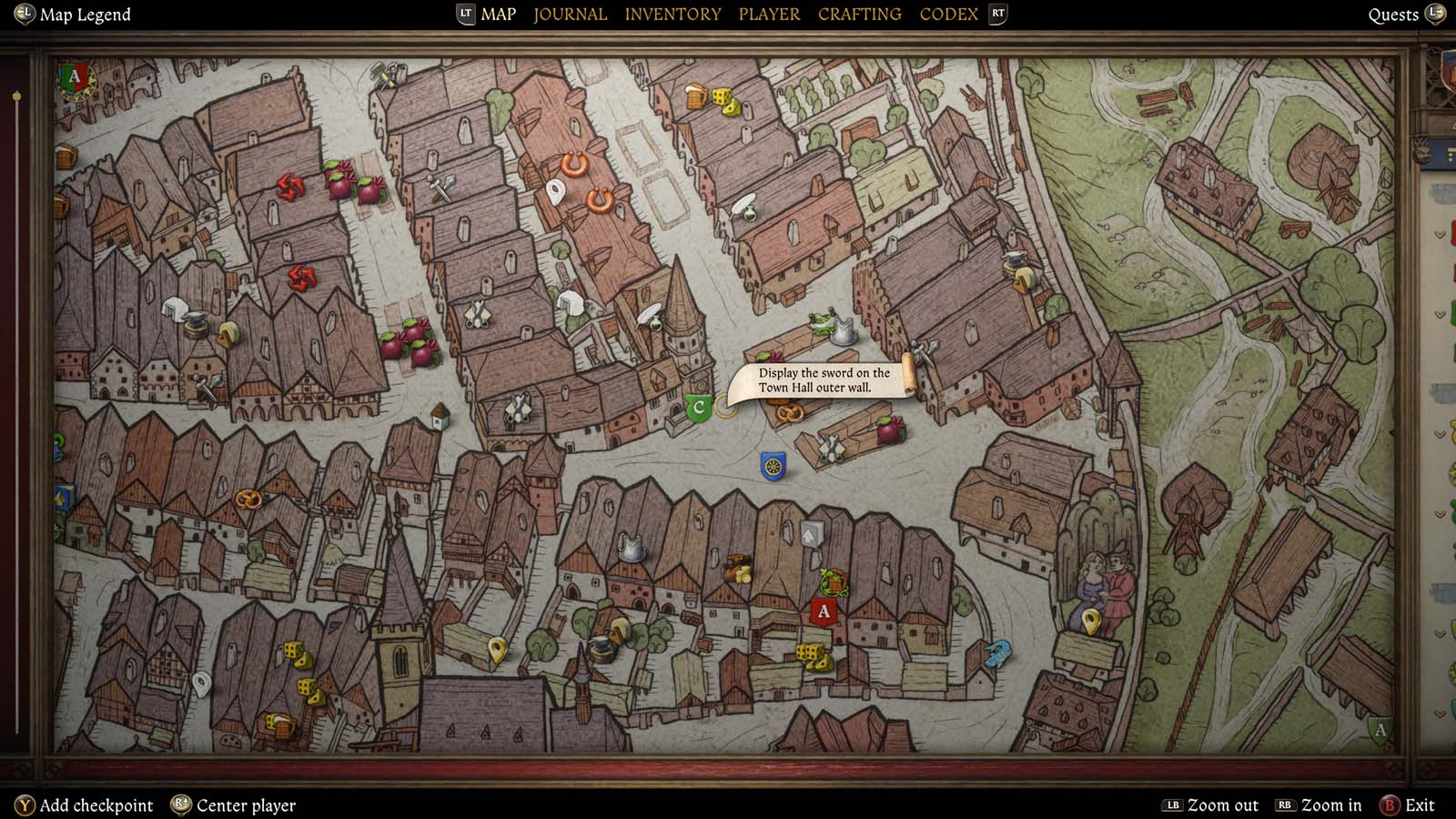This screenshot has width=1456, height=819.
Task: Open the Quests panel via the L3 marker
Action: pos(1436,15)
